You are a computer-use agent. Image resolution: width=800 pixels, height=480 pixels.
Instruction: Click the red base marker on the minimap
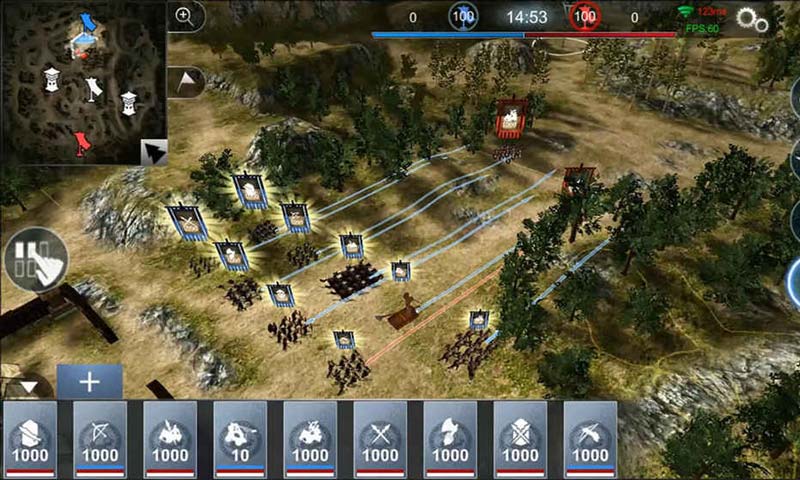click(x=82, y=146)
